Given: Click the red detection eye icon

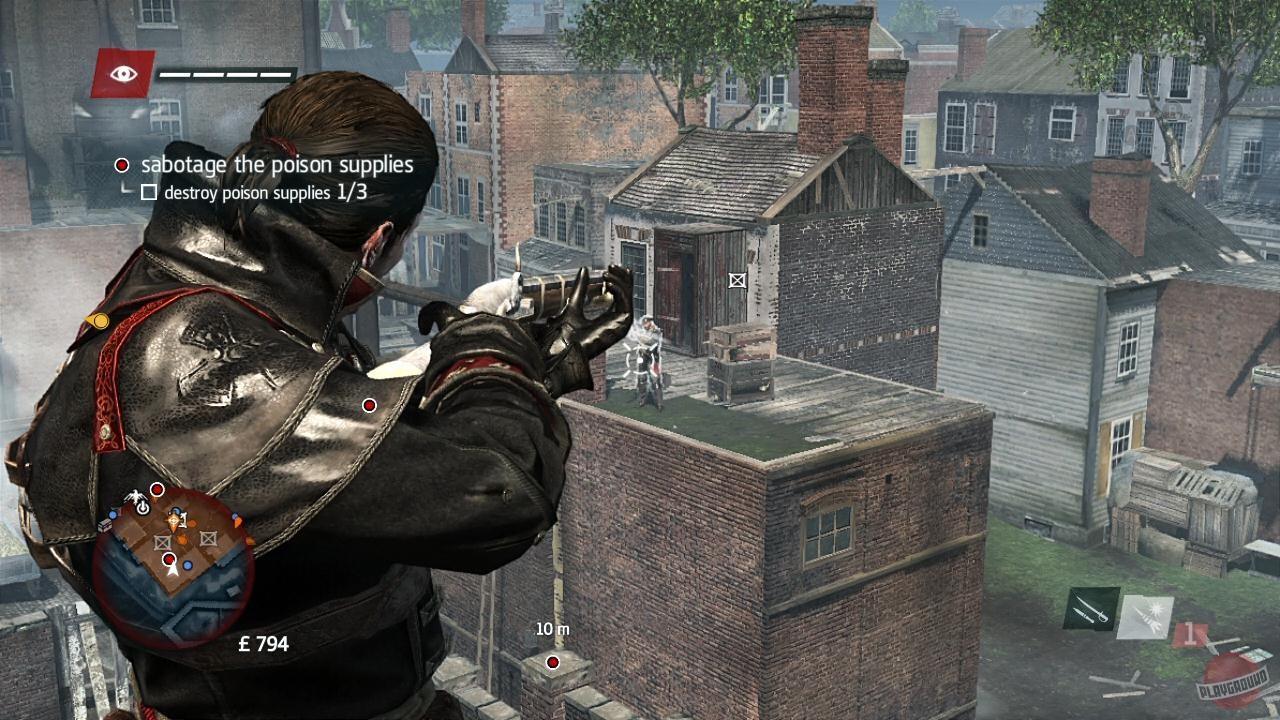Looking at the screenshot, I should click(x=122, y=72).
